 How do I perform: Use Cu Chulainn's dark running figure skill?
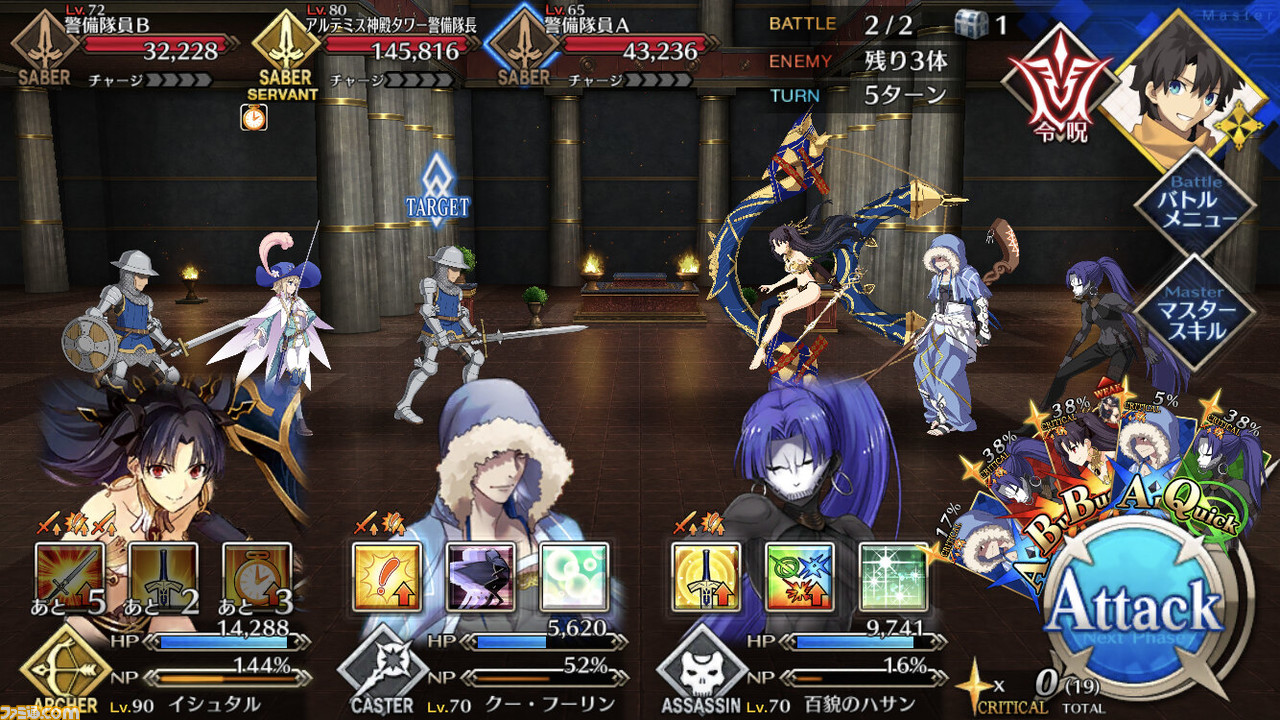(481, 577)
